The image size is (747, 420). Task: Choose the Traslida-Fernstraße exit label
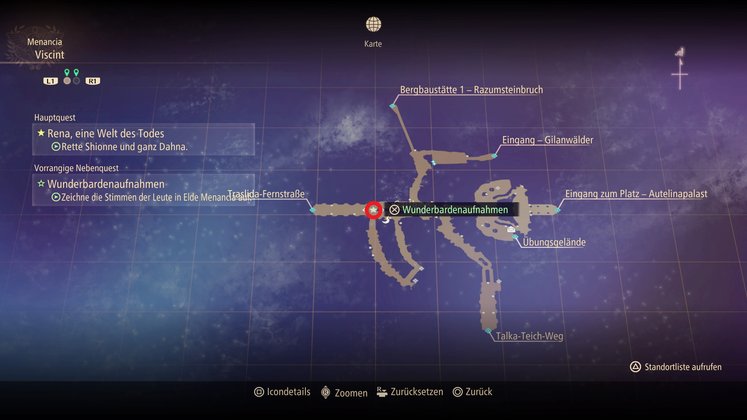[266, 193]
